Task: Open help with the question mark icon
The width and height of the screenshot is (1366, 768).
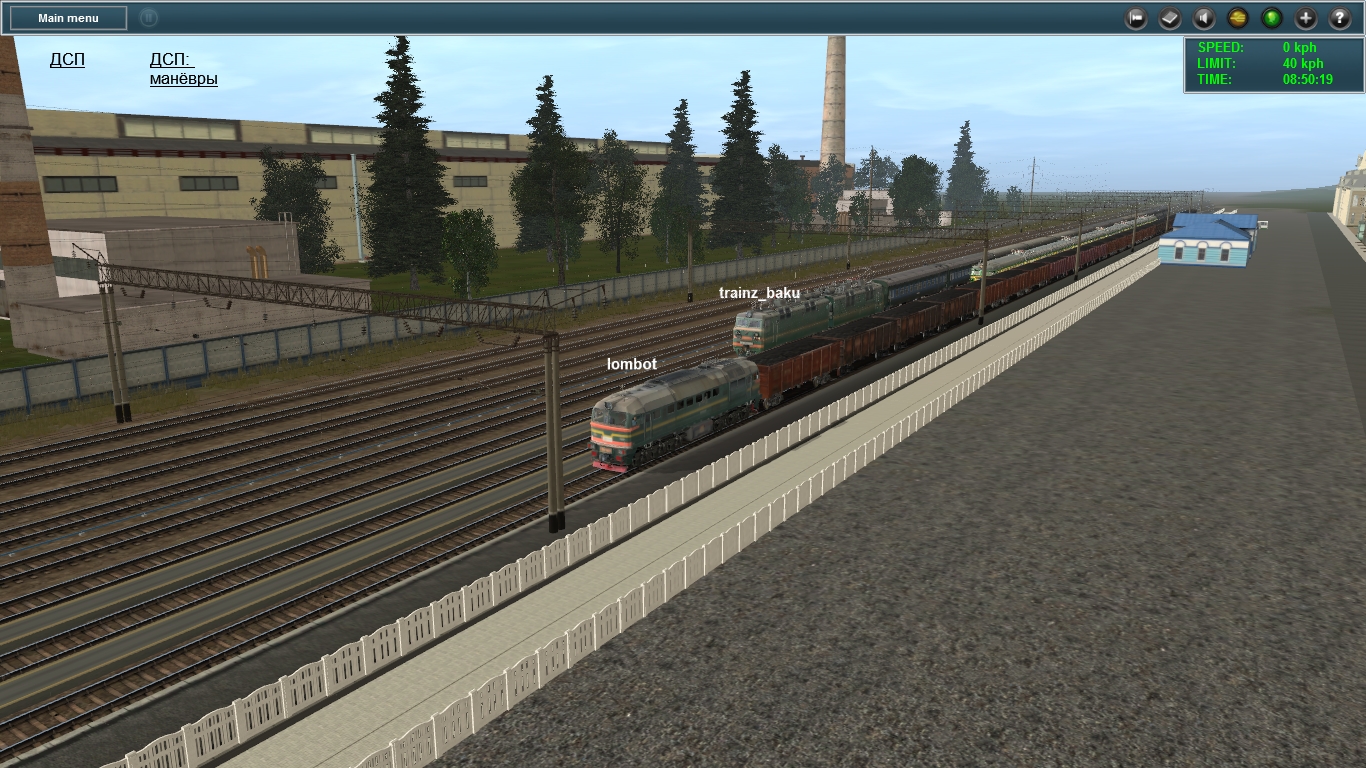Action: [1340, 18]
